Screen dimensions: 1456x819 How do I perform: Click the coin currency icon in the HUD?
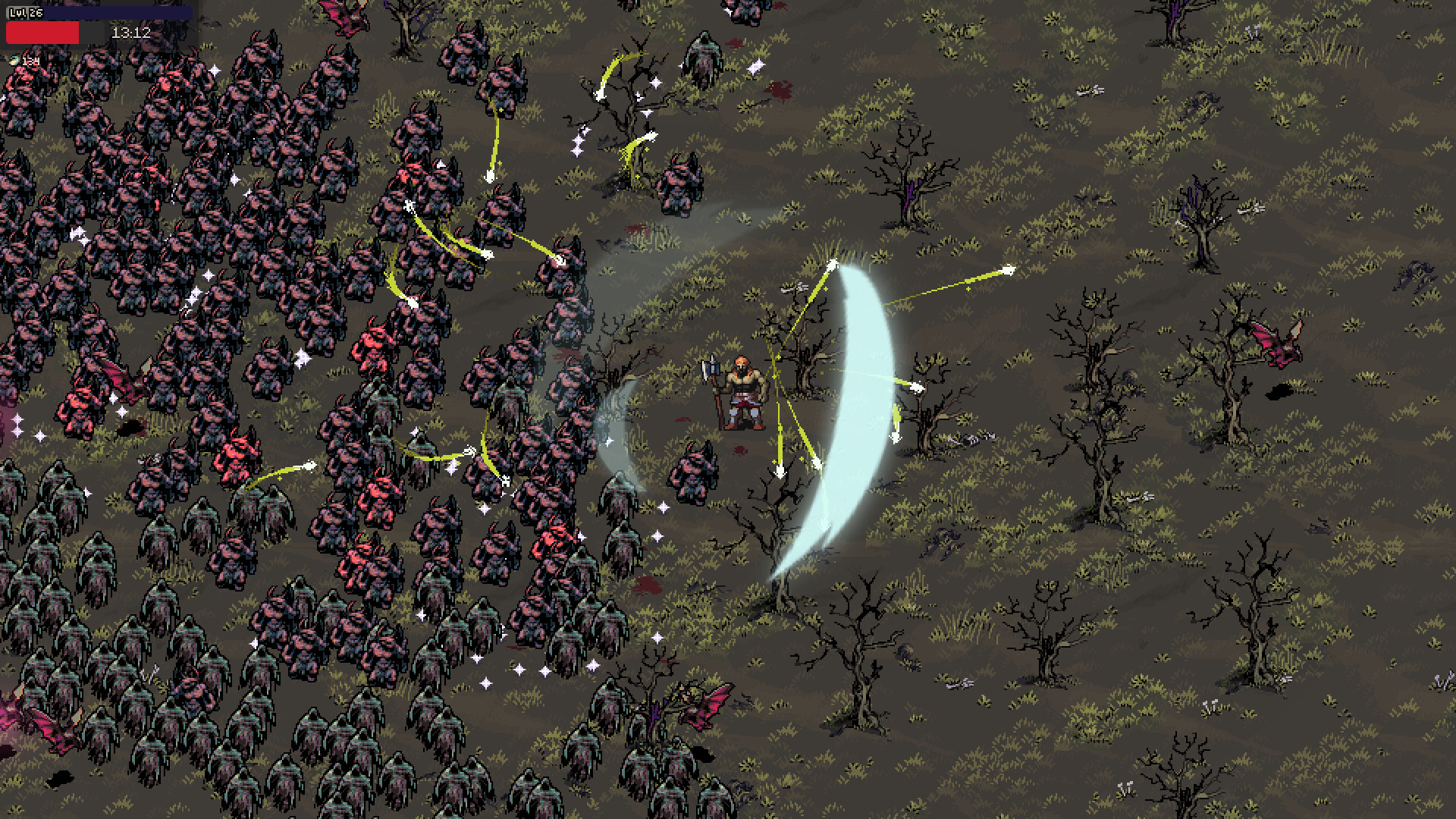coord(14,60)
